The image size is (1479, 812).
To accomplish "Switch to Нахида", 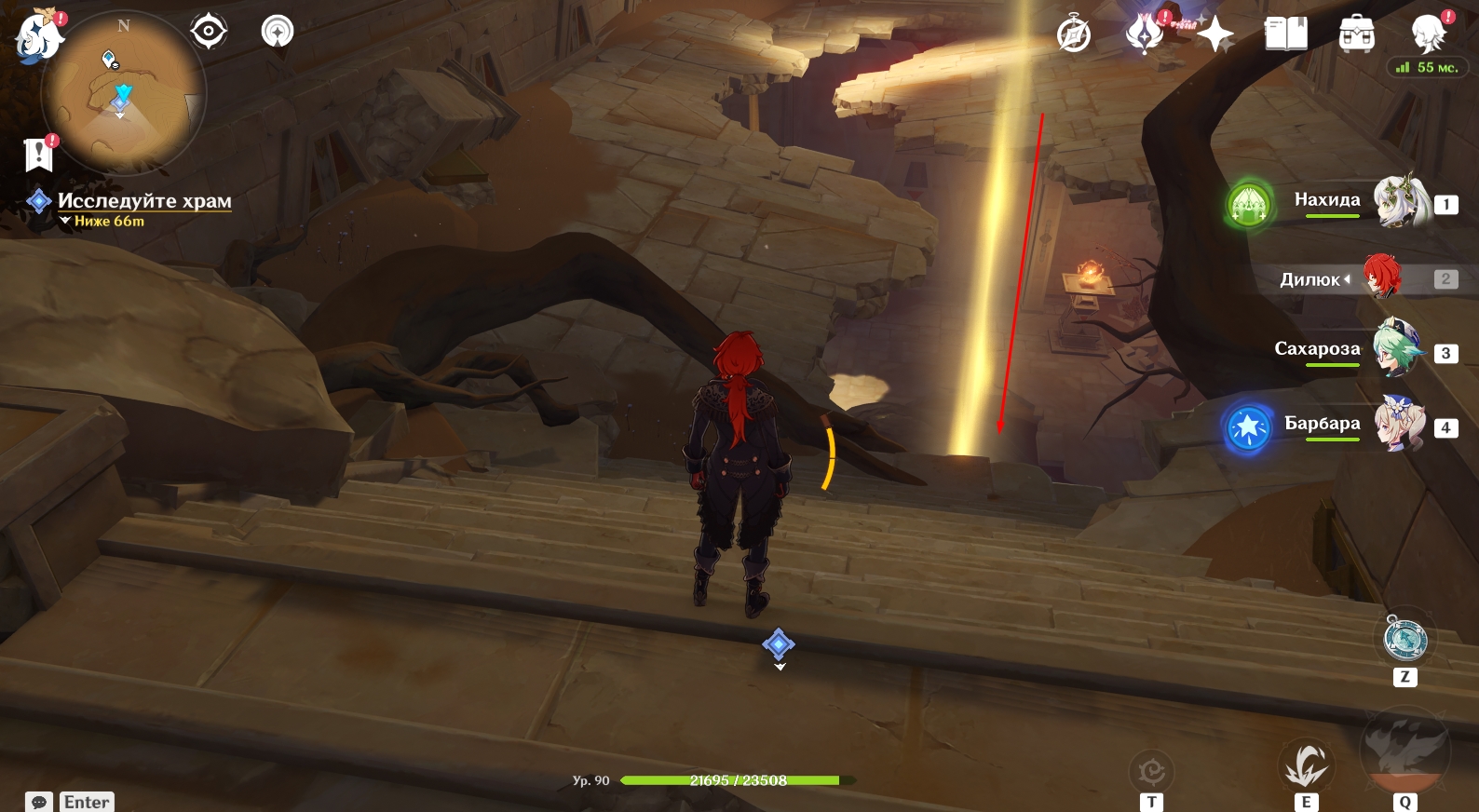I will pyautogui.click(x=1403, y=202).
